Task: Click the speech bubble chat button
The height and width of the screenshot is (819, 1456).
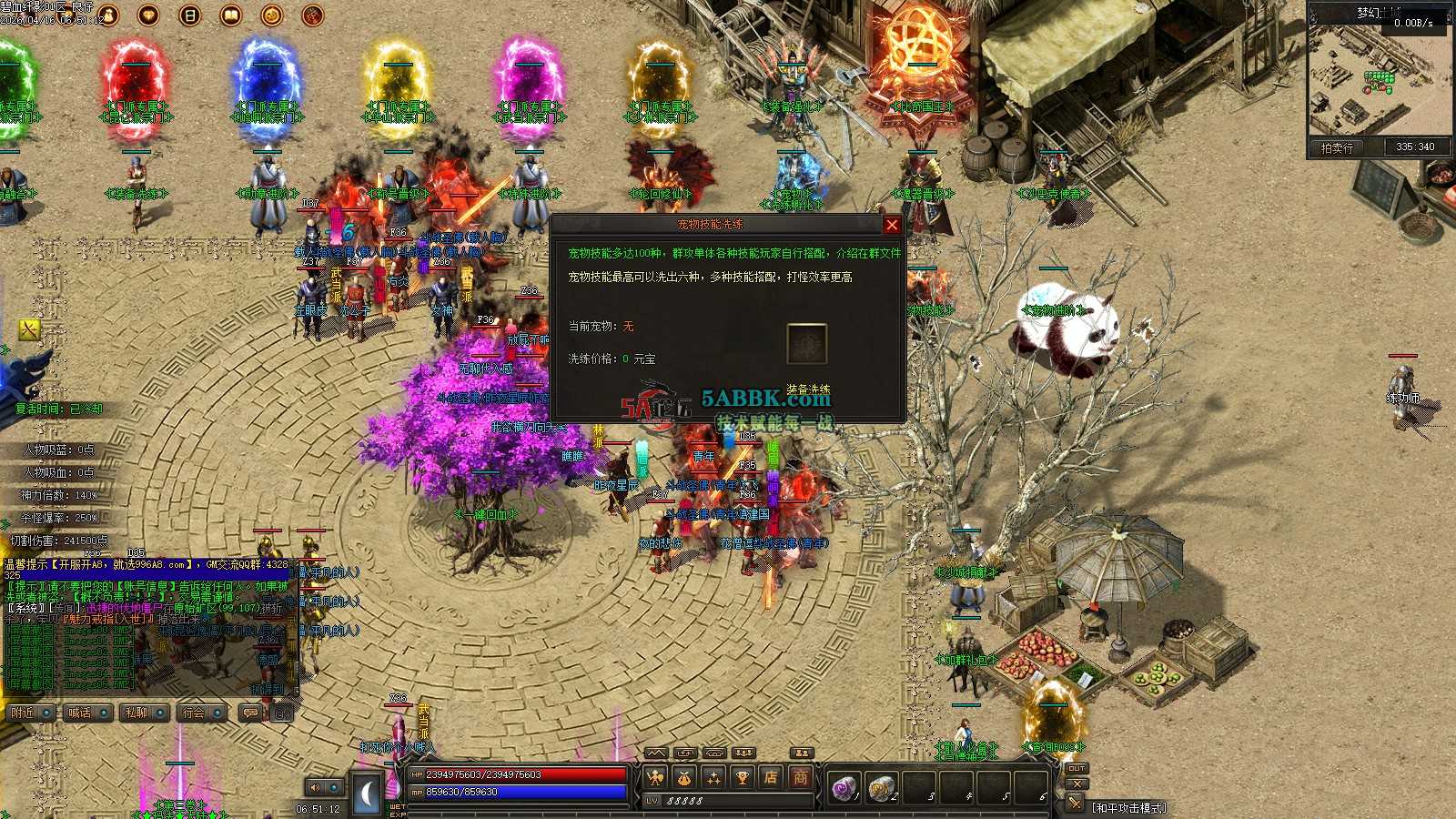Action: click(250, 713)
